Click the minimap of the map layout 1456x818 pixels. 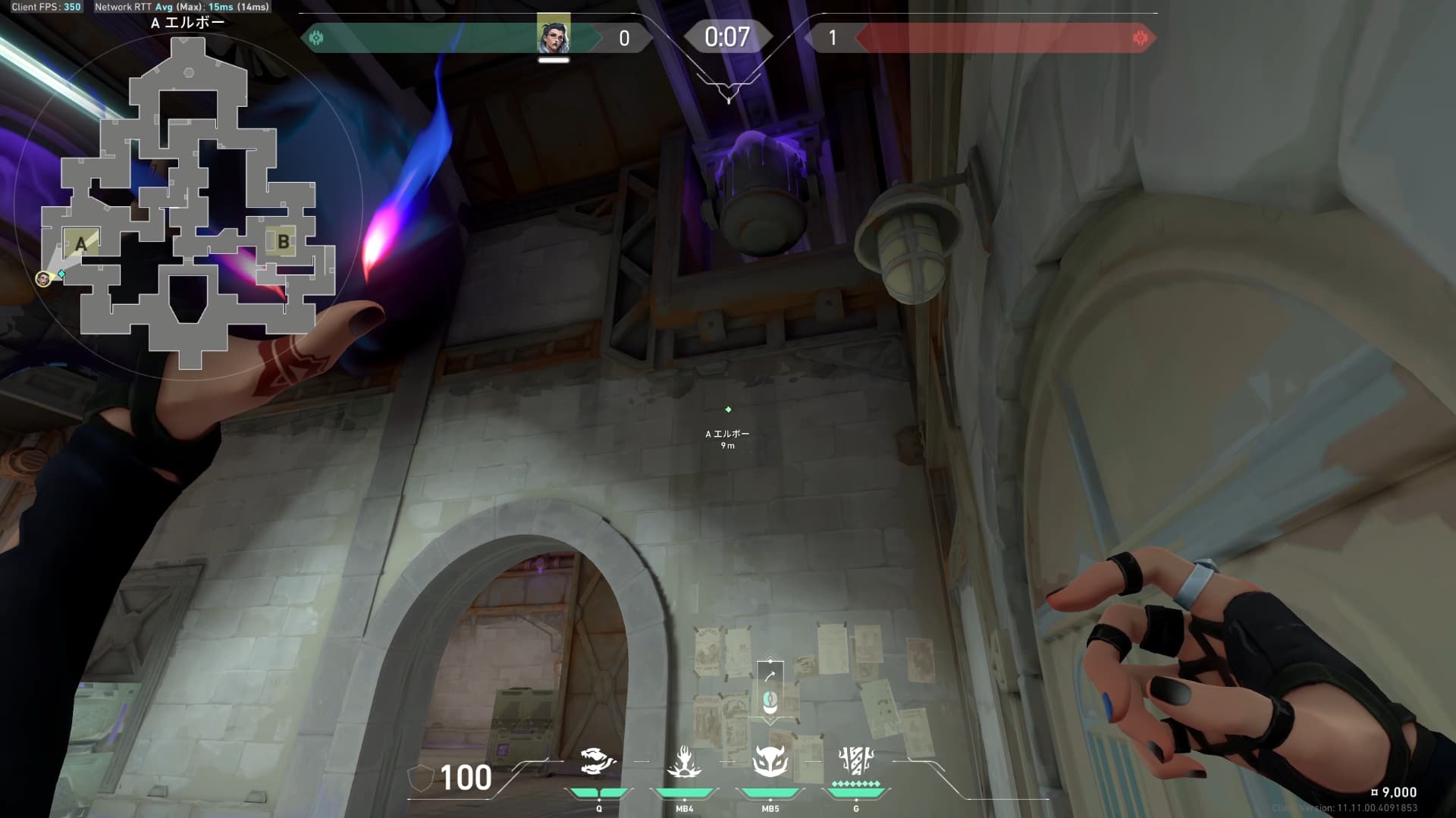click(x=188, y=203)
